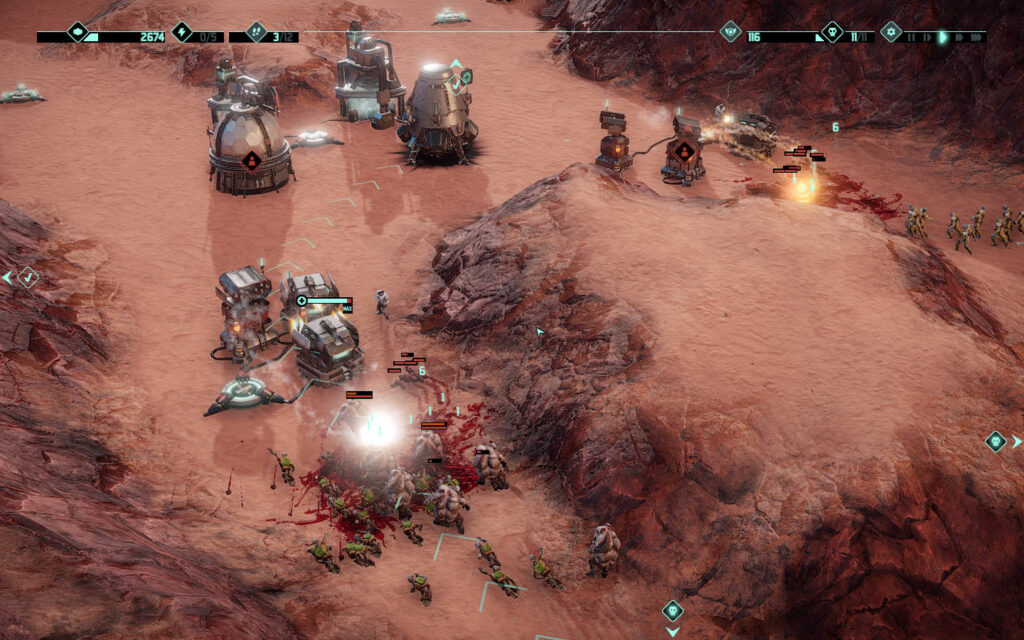
Task: Select the highlighted normal speed button
Action: [942, 37]
